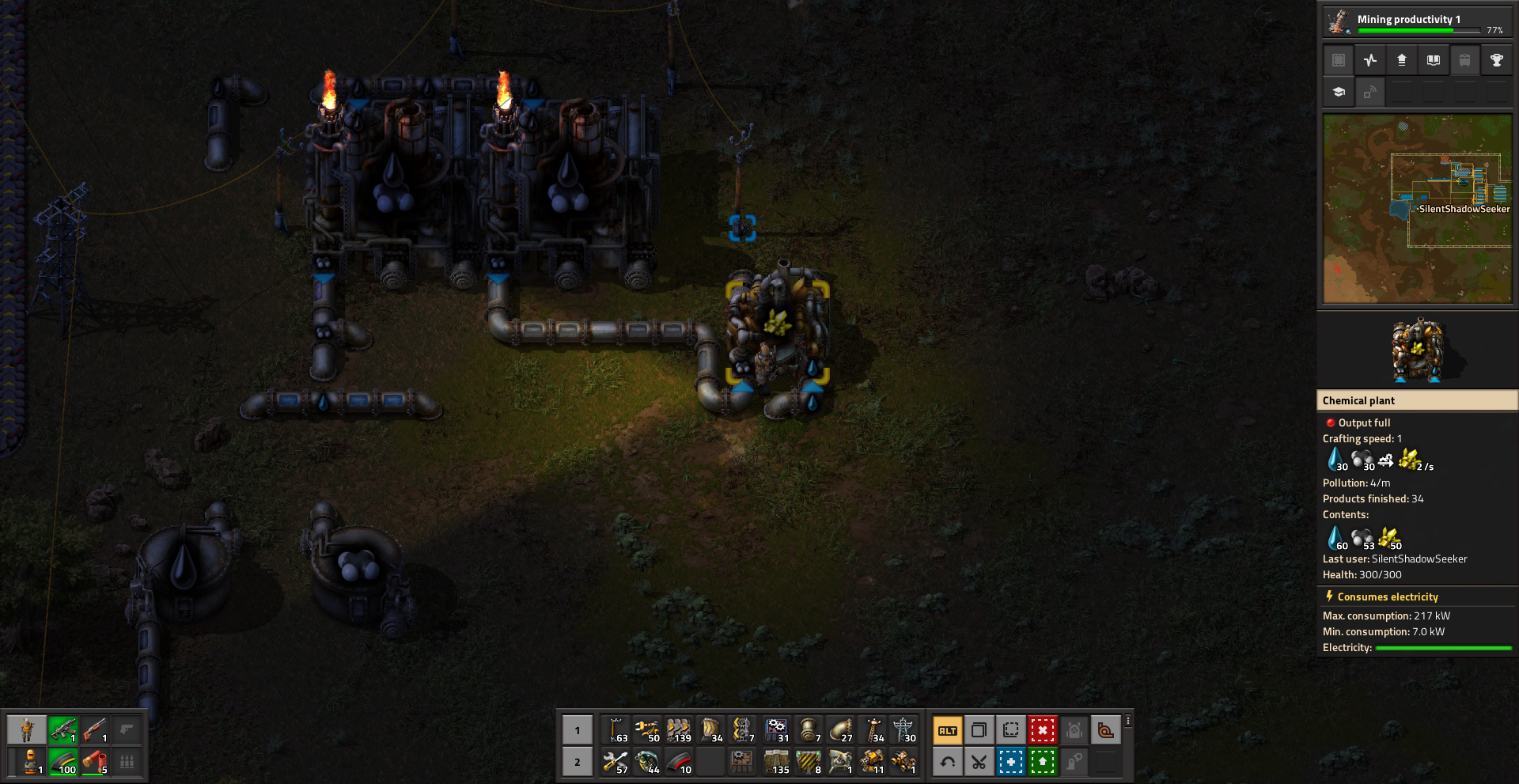Viewport: 1519px width, 784px height.
Task: Pick the big electric pole hotbar slot
Action: [x=903, y=730]
